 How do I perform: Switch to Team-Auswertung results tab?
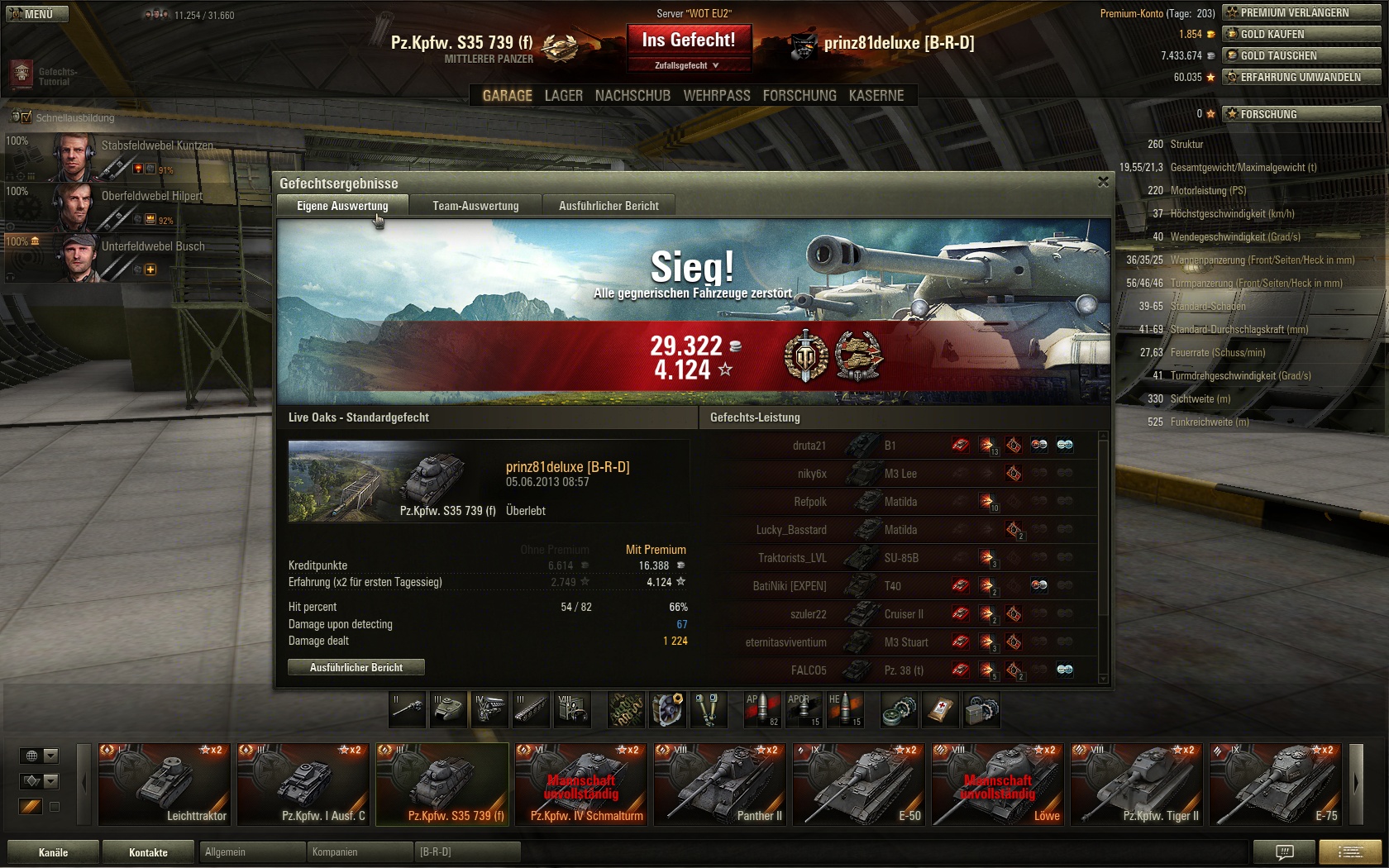pyautogui.click(x=475, y=206)
